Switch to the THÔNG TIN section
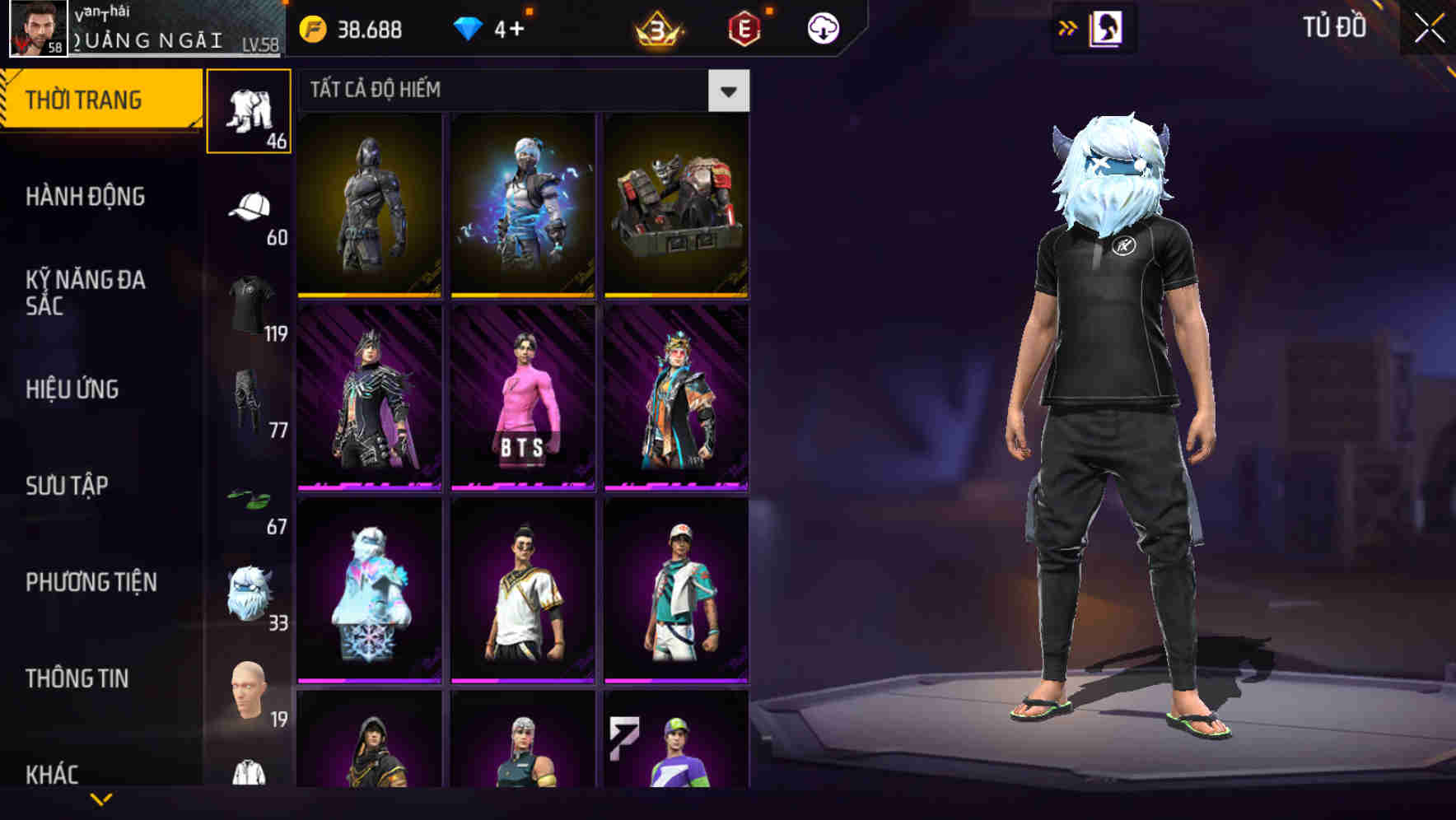Screen dimensions: 1456x820 point(77,678)
